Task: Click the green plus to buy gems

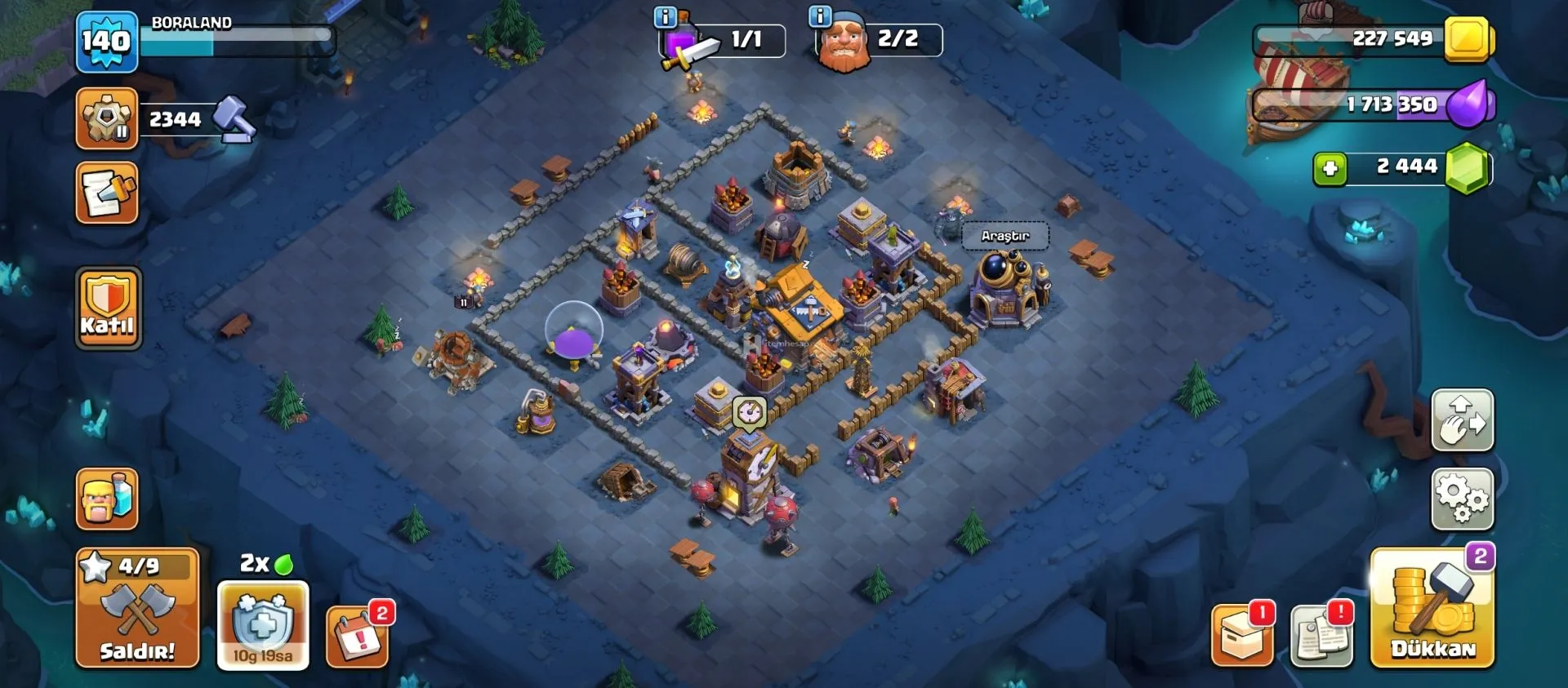Action: 1330,168
